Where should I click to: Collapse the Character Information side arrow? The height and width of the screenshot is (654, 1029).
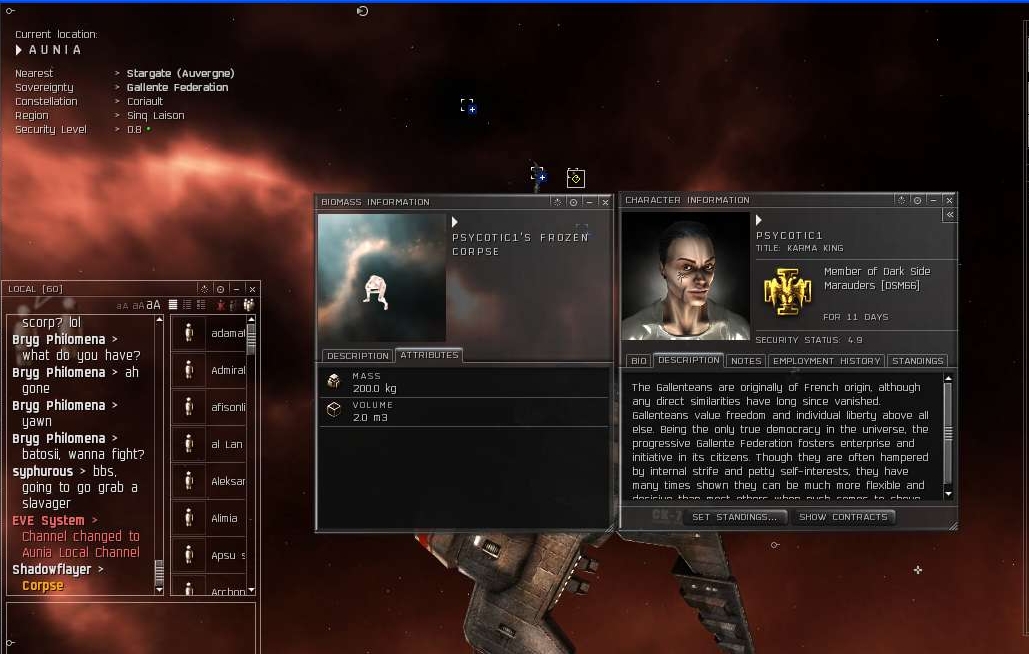pyautogui.click(x=949, y=215)
